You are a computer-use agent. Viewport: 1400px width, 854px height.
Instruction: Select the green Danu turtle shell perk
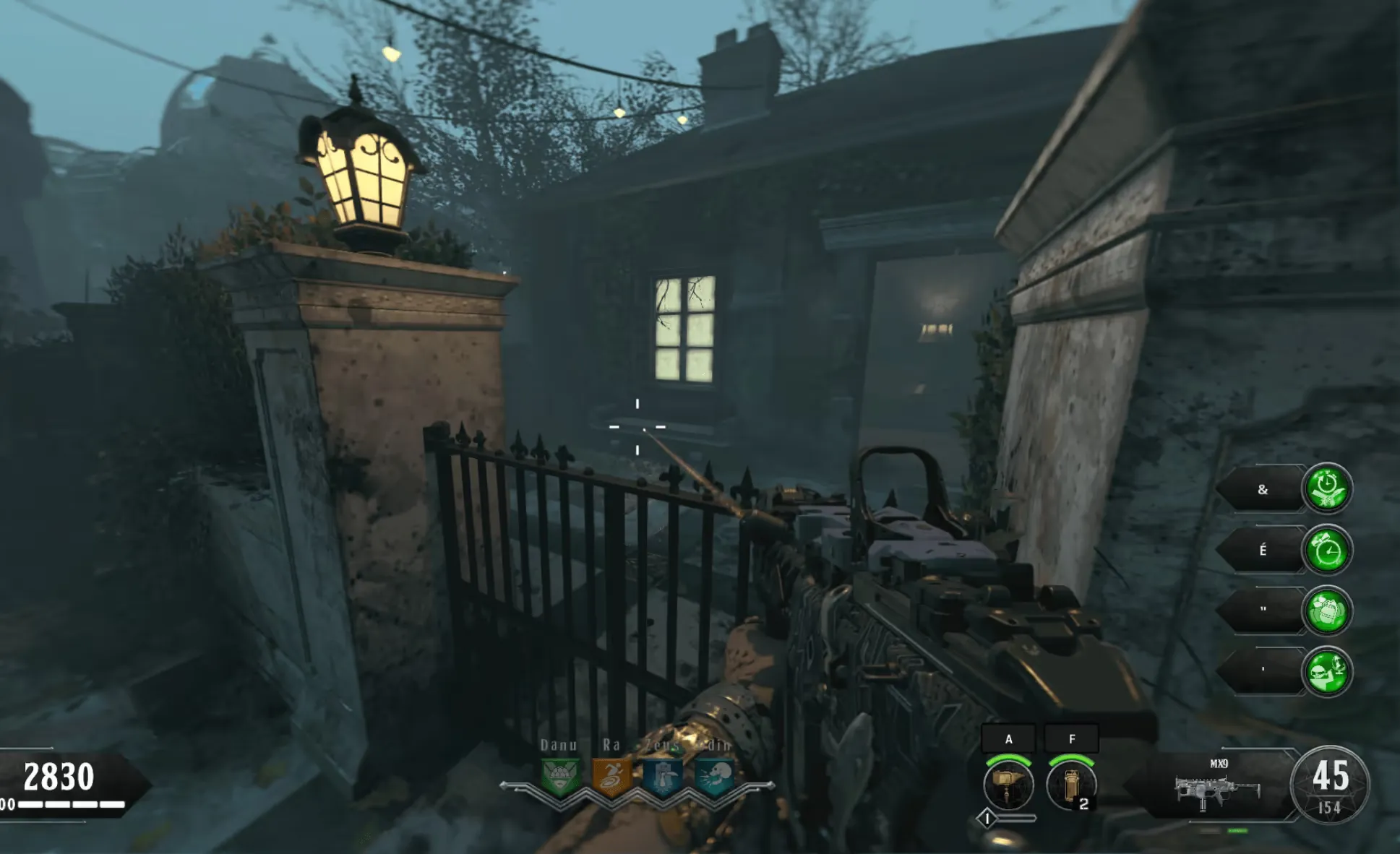click(x=560, y=777)
